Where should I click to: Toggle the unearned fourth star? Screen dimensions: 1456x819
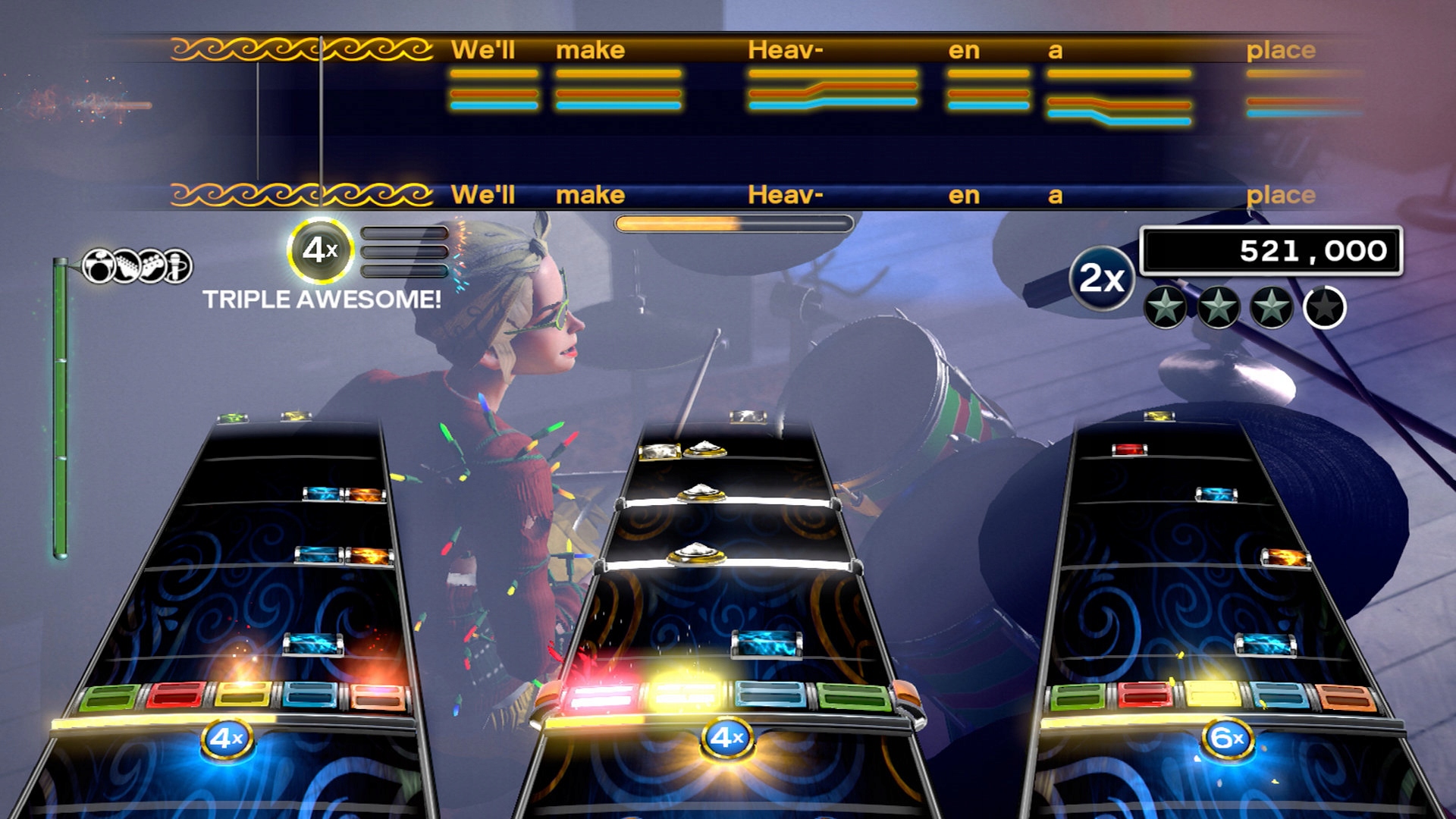[x=1323, y=308]
